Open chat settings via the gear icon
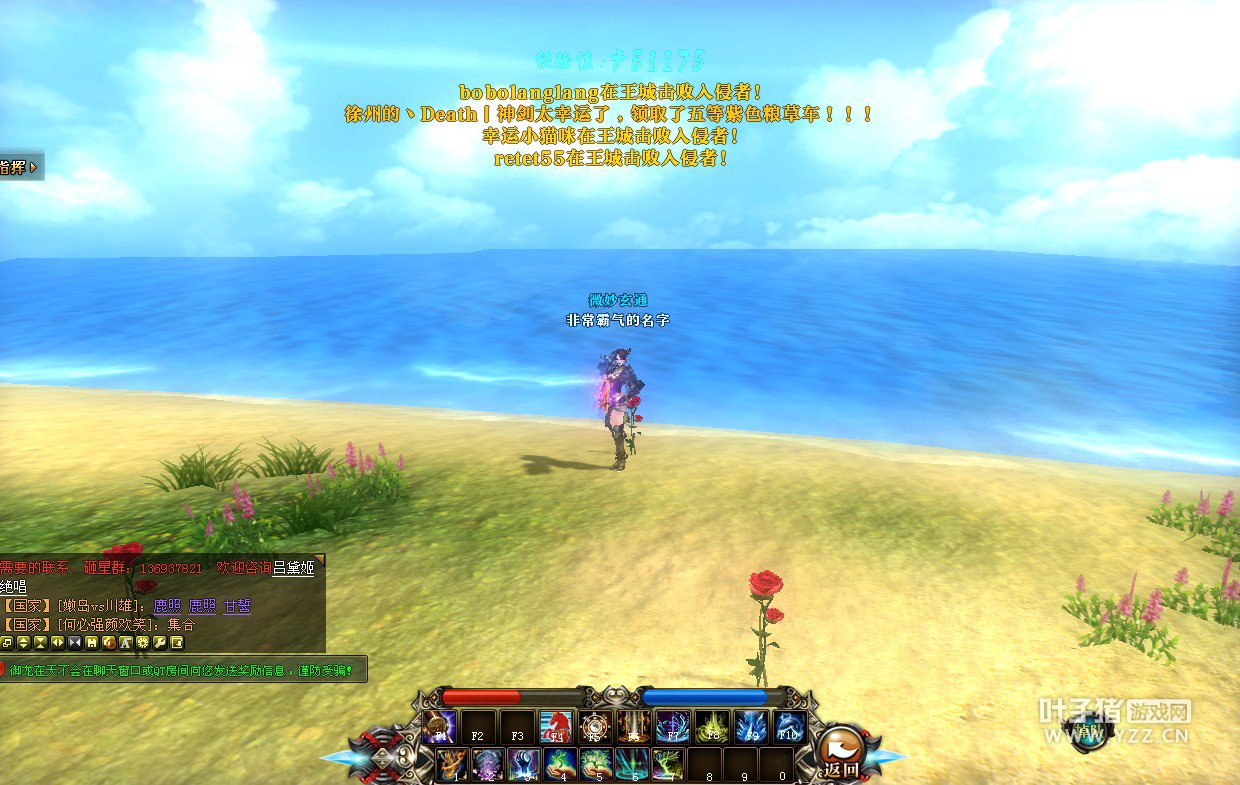The image size is (1240, 785). (143, 642)
